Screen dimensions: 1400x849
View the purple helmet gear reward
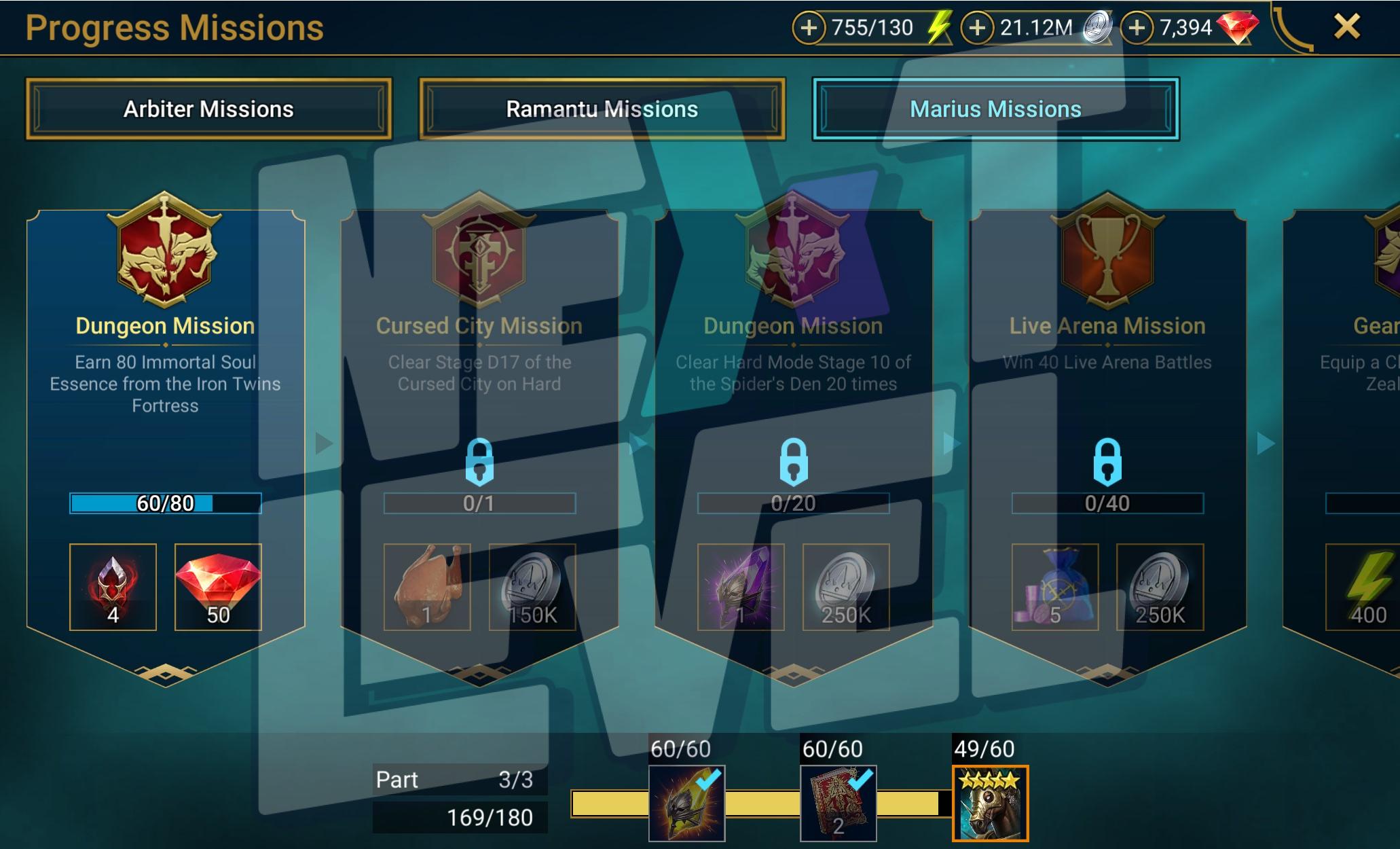[741, 587]
